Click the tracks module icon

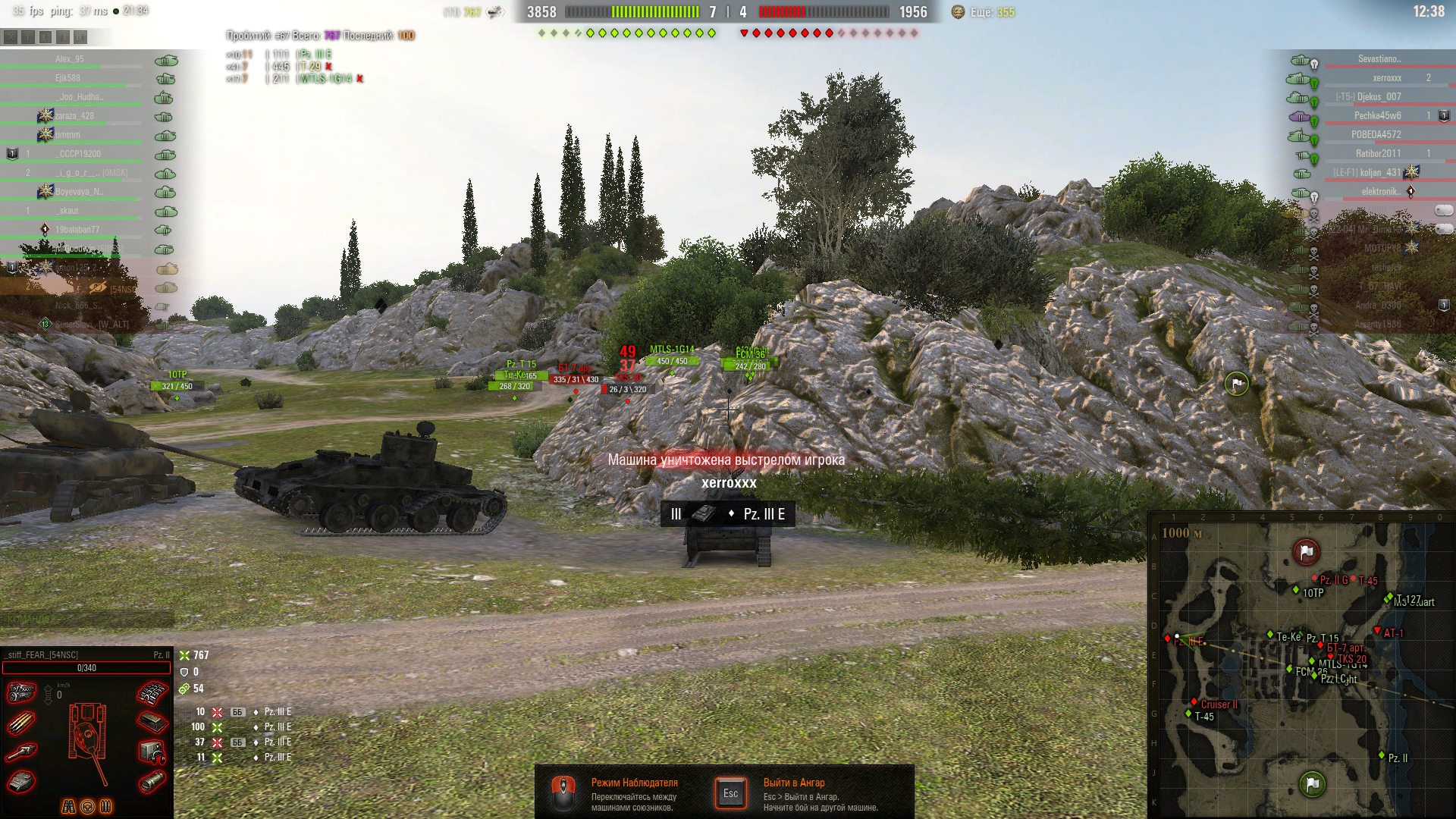[x=152, y=692]
